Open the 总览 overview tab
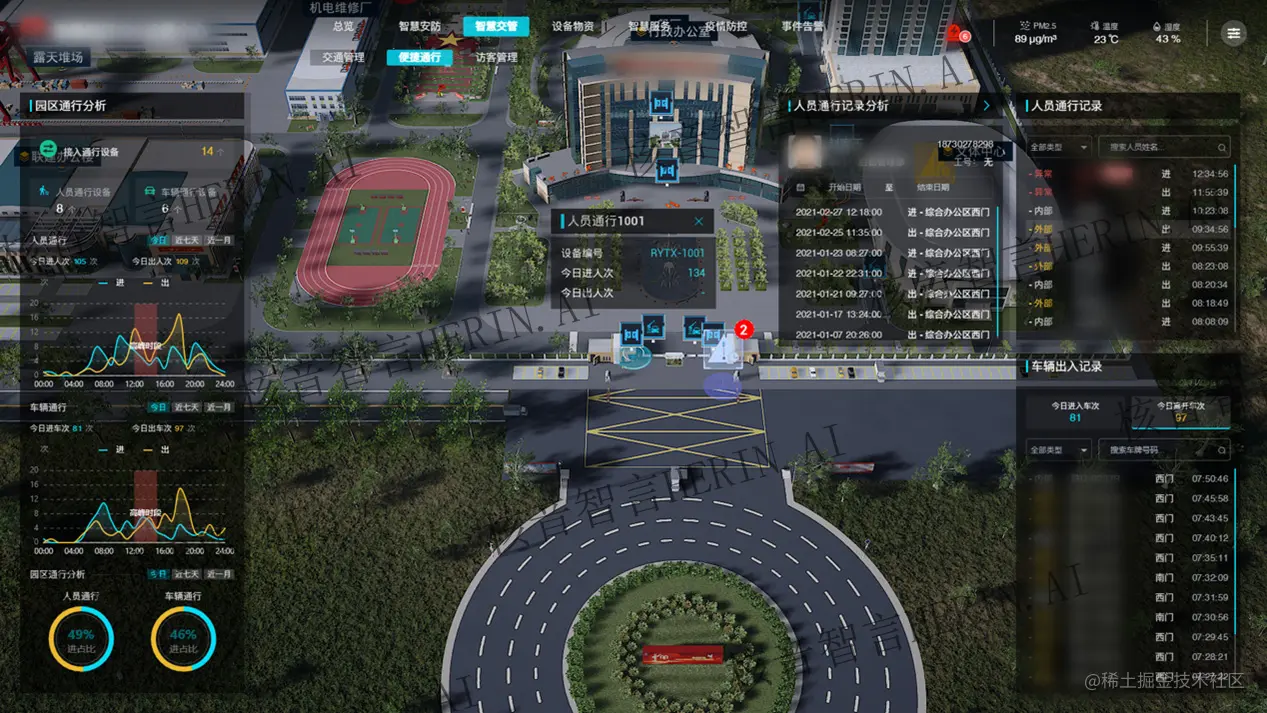 coord(343,26)
